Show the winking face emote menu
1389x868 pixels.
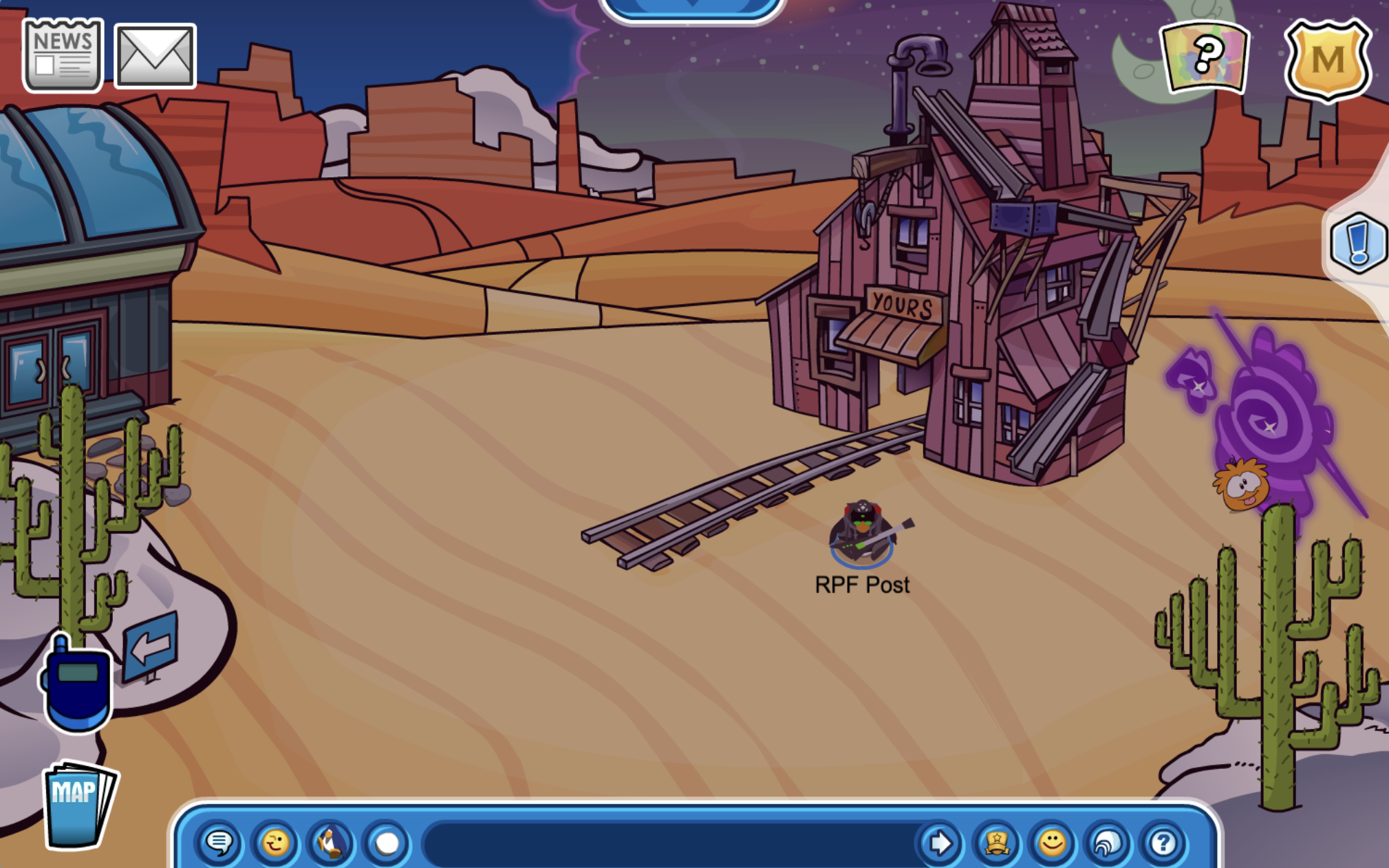pos(275,843)
